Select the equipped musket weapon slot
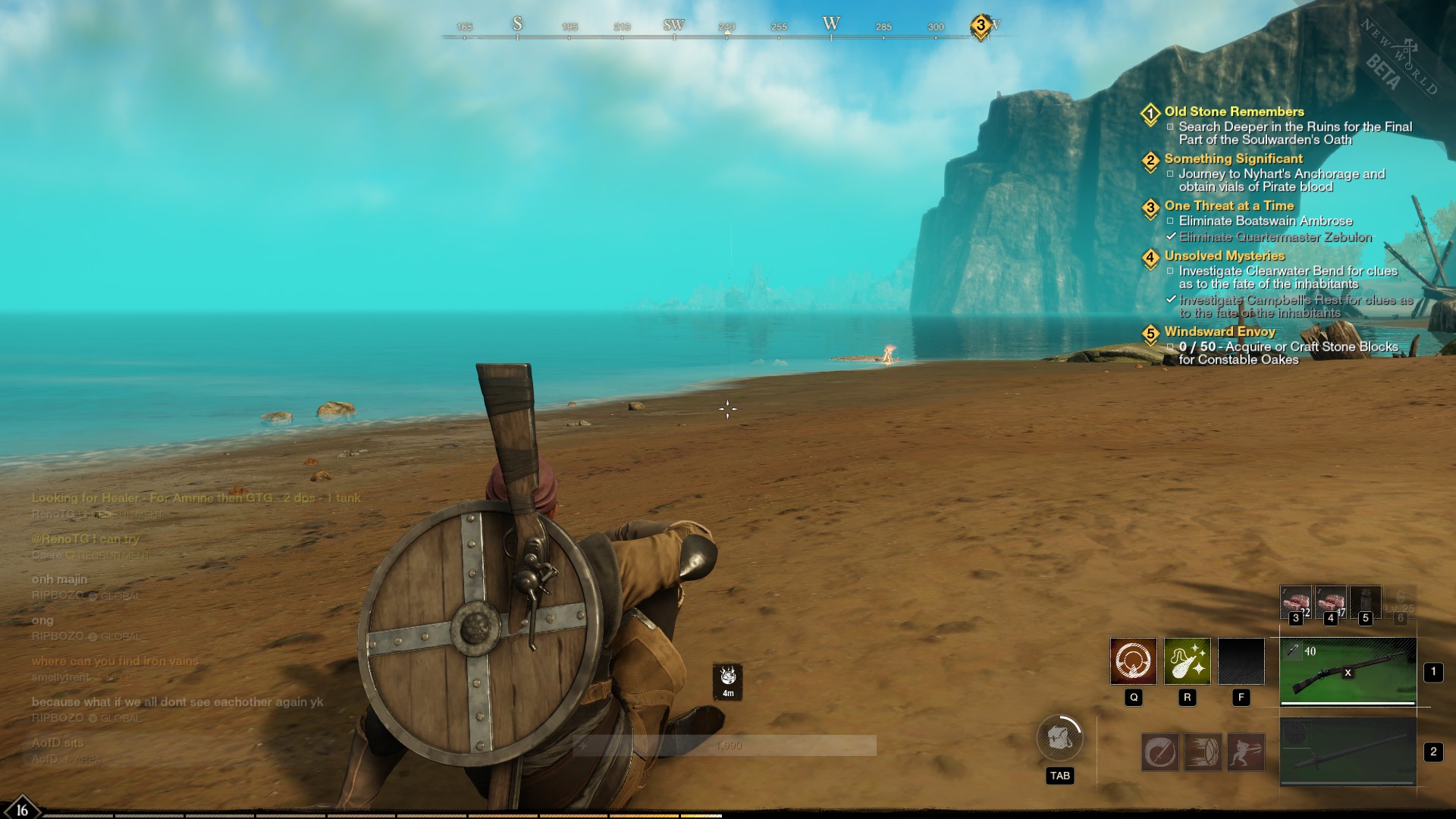The height and width of the screenshot is (819, 1456). pyautogui.click(x=1348, y=671)
